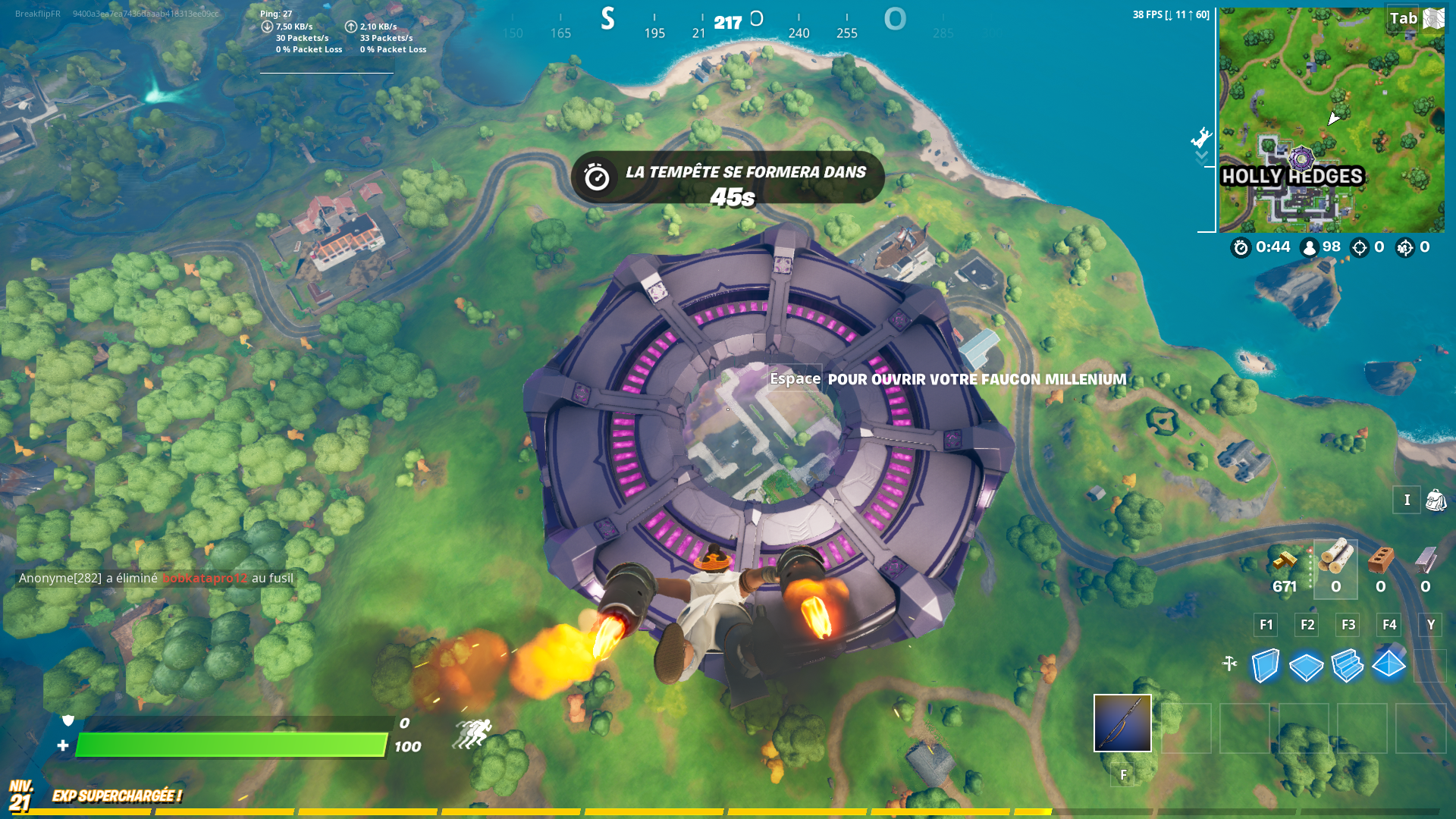
Task: Select the wall building piece icon
Action: click(1265, 667)
